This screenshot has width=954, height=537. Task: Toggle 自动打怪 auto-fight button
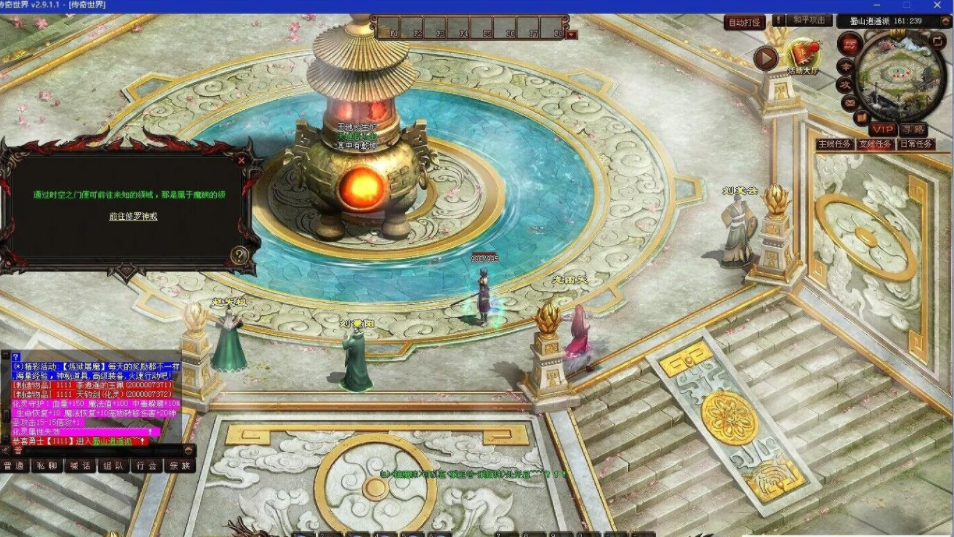[744, 22]
